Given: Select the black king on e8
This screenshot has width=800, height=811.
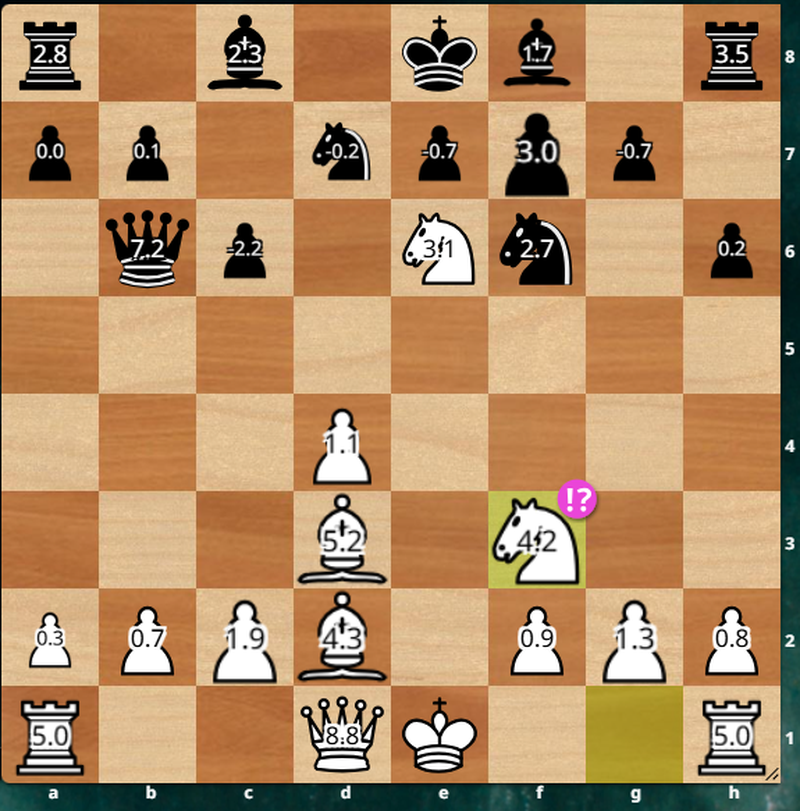Looking at the screenshot, I should (x=440, y=50).
